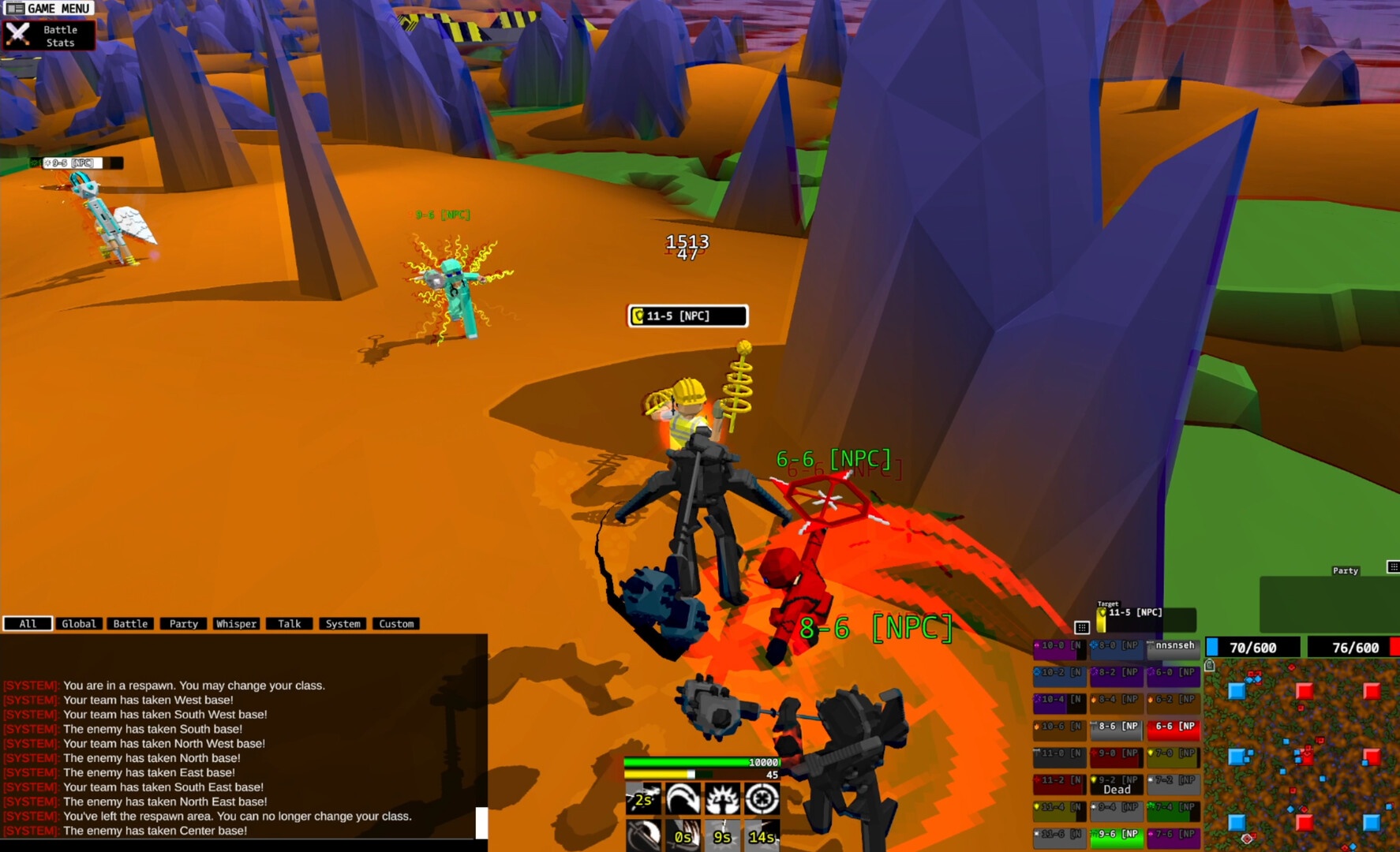
Task: Select the Global chat filter
Action: (x=79, y=623)
